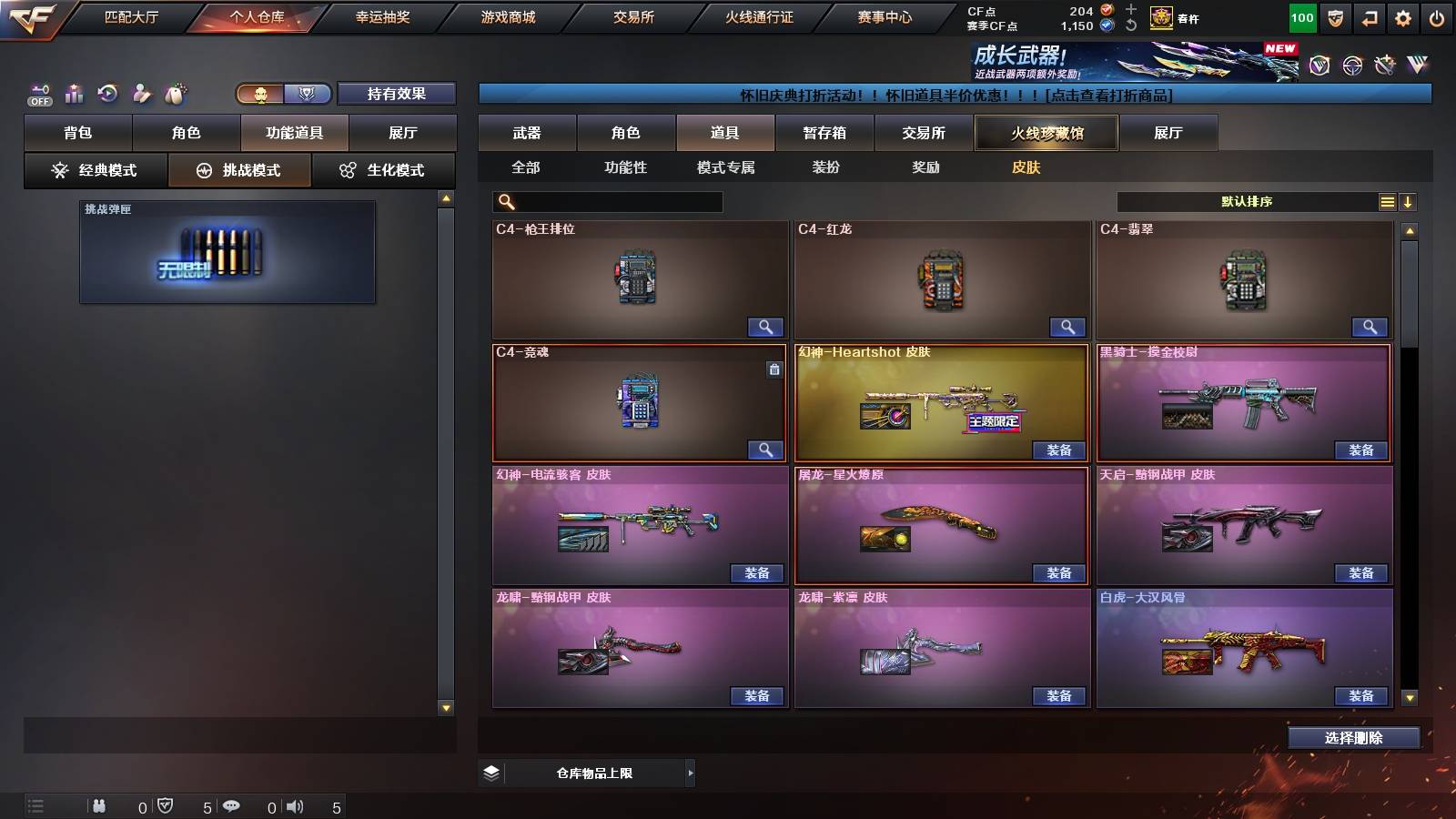Open the settings gear icon

[x=1402, y=17]
